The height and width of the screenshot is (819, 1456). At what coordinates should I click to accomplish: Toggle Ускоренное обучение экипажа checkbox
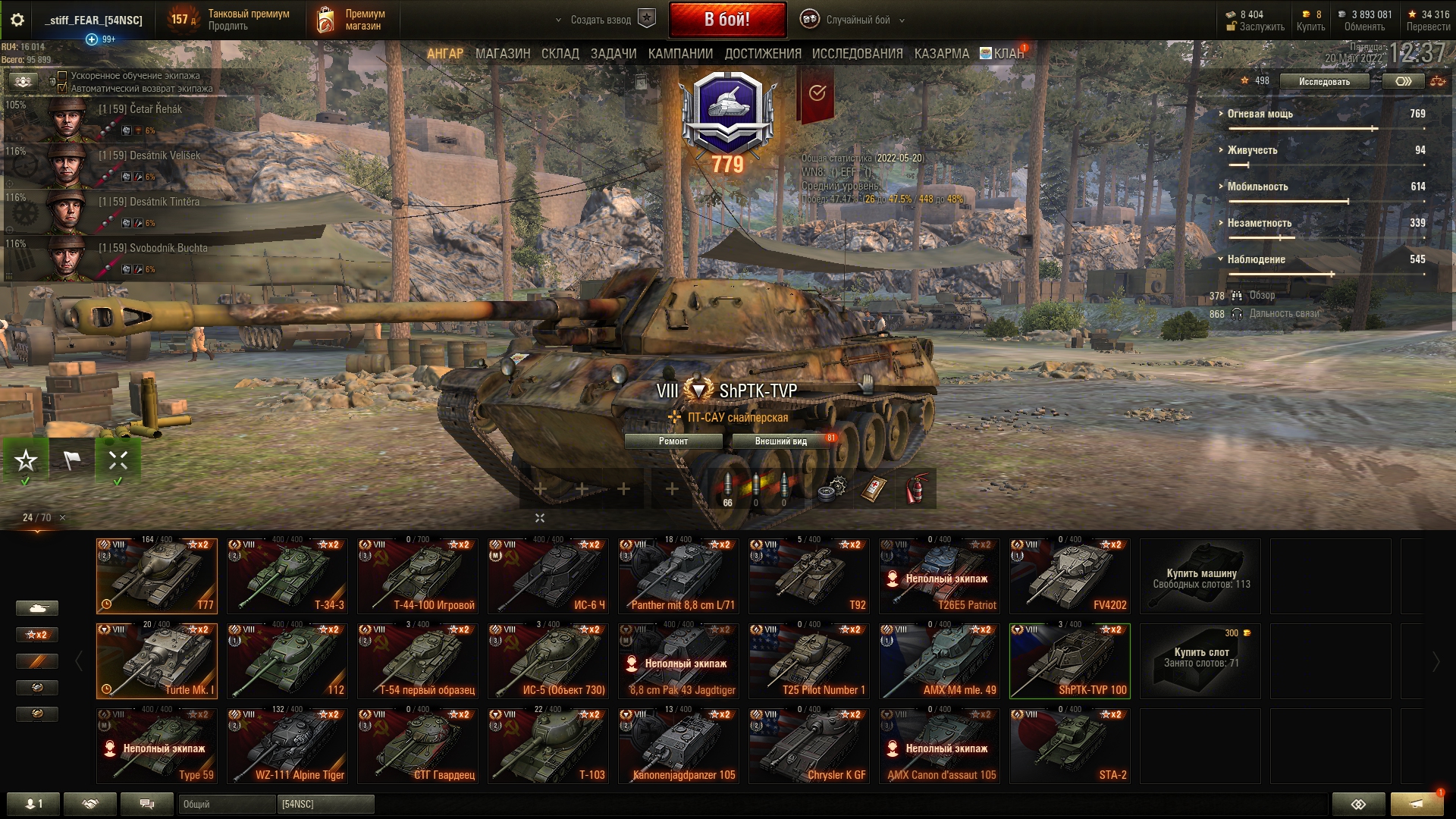click(x=63, y=76)
